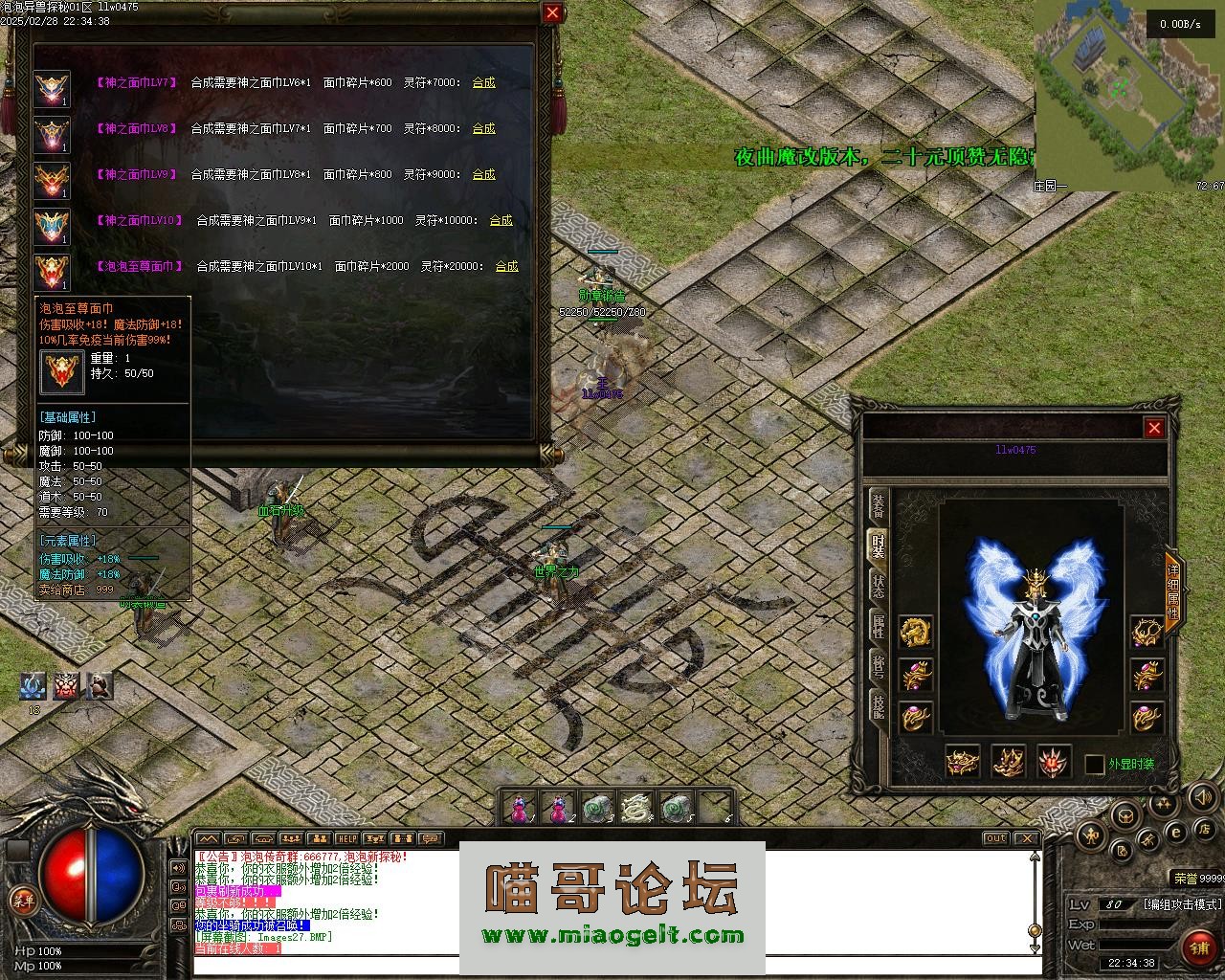Screen dimensions: 1225x980
Task: Close the character equipment panel
Action: tap(1154, 428)
